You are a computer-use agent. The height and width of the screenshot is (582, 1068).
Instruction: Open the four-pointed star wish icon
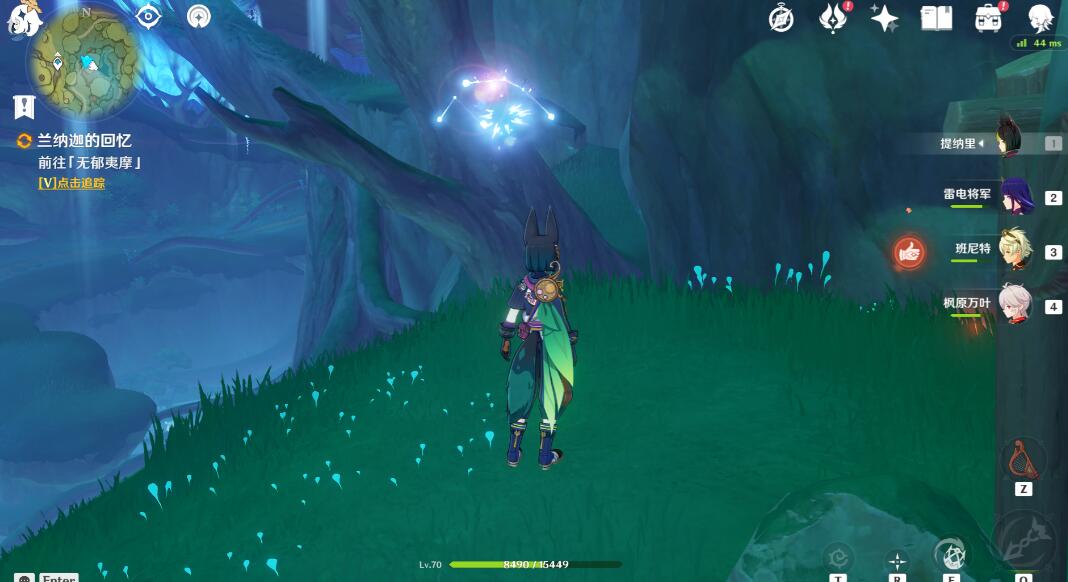click(884, 18)
